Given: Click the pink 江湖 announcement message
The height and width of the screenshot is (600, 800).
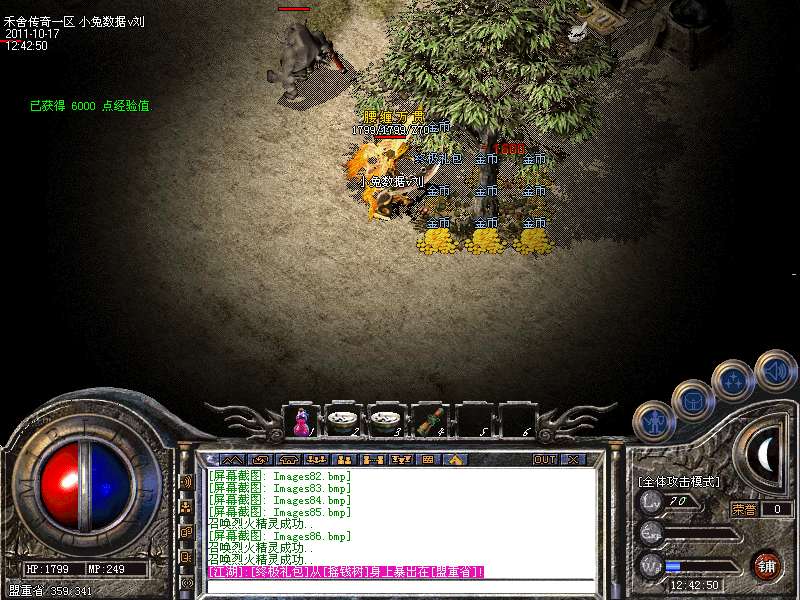Looking at the screenshot, I should tap(345, 571).
